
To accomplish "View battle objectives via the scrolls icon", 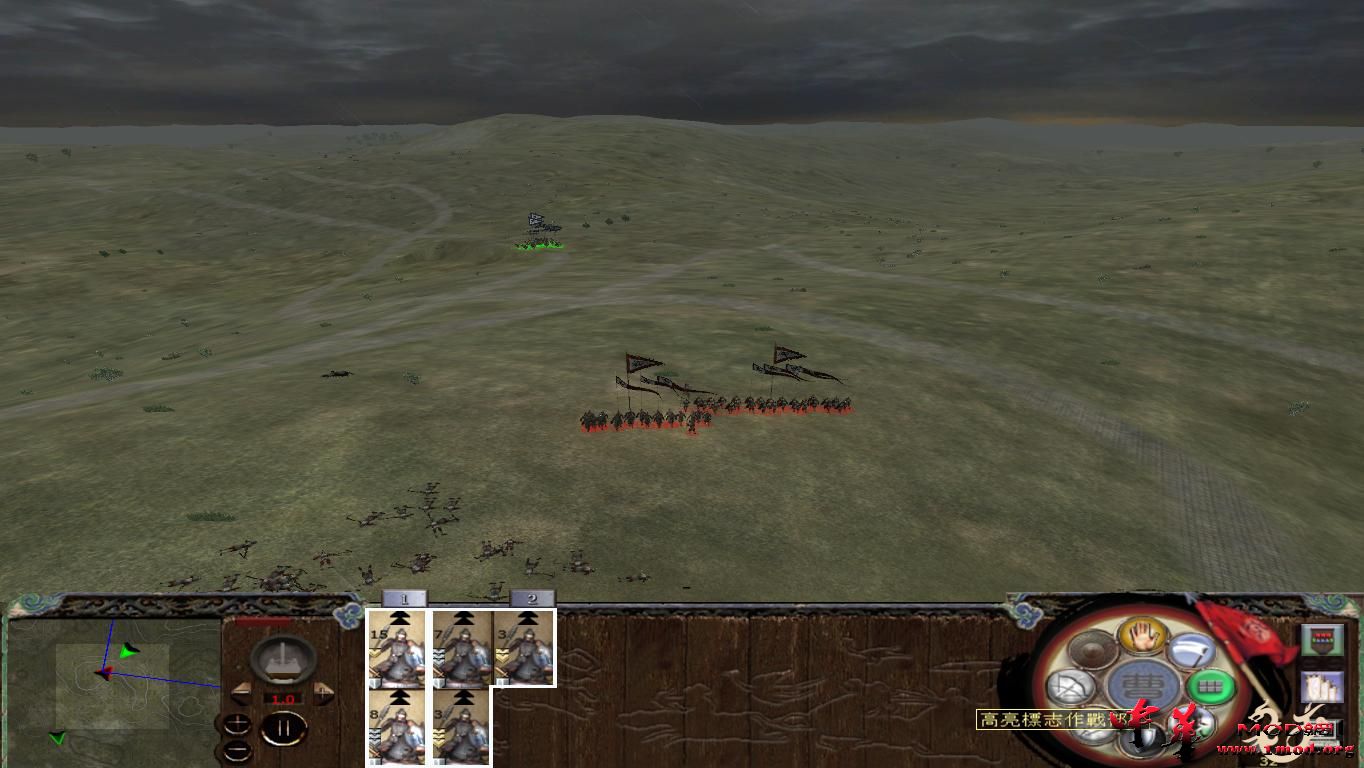I will coord(1321,687).
